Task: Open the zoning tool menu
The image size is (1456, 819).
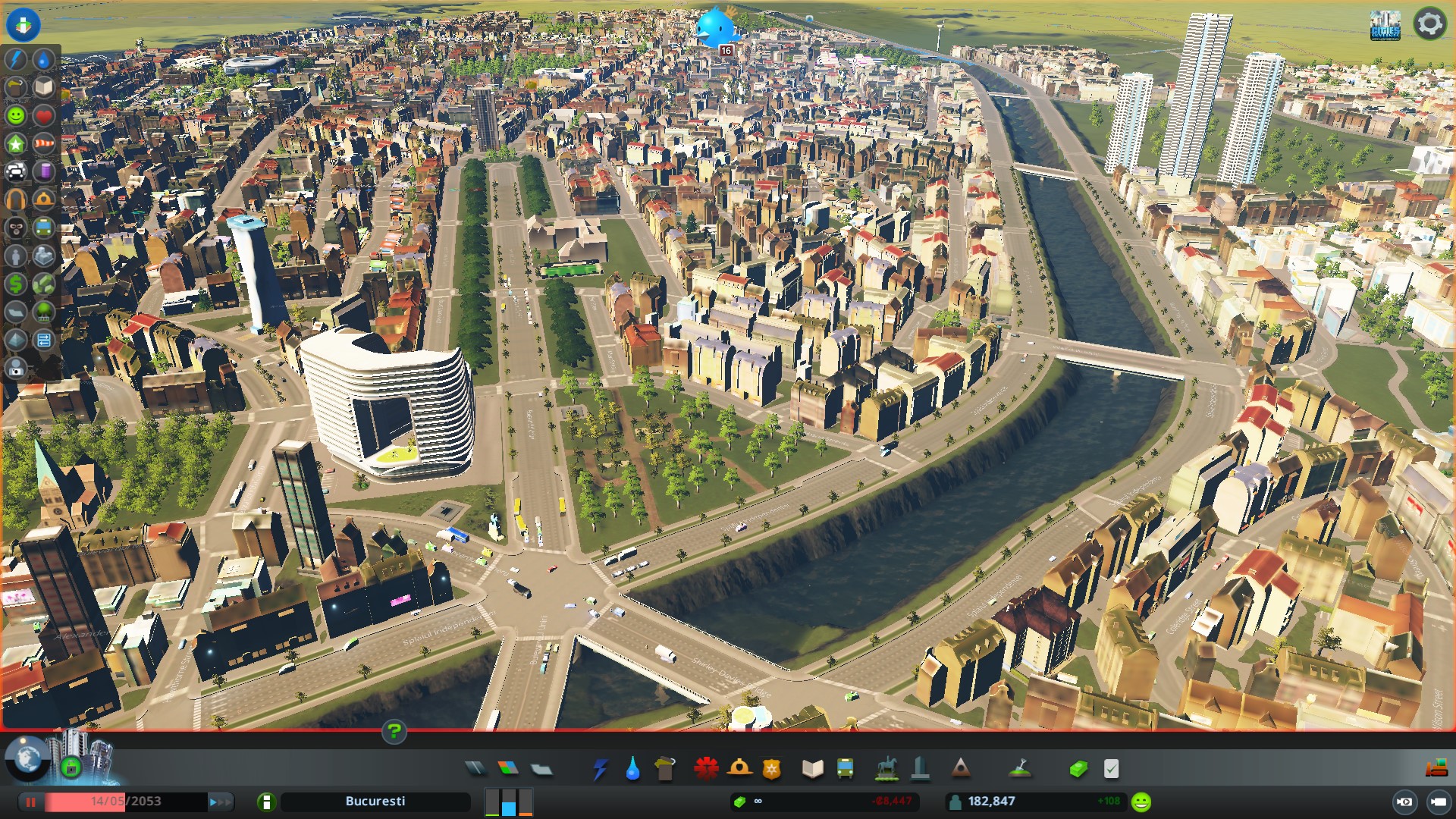Action: 508,769
